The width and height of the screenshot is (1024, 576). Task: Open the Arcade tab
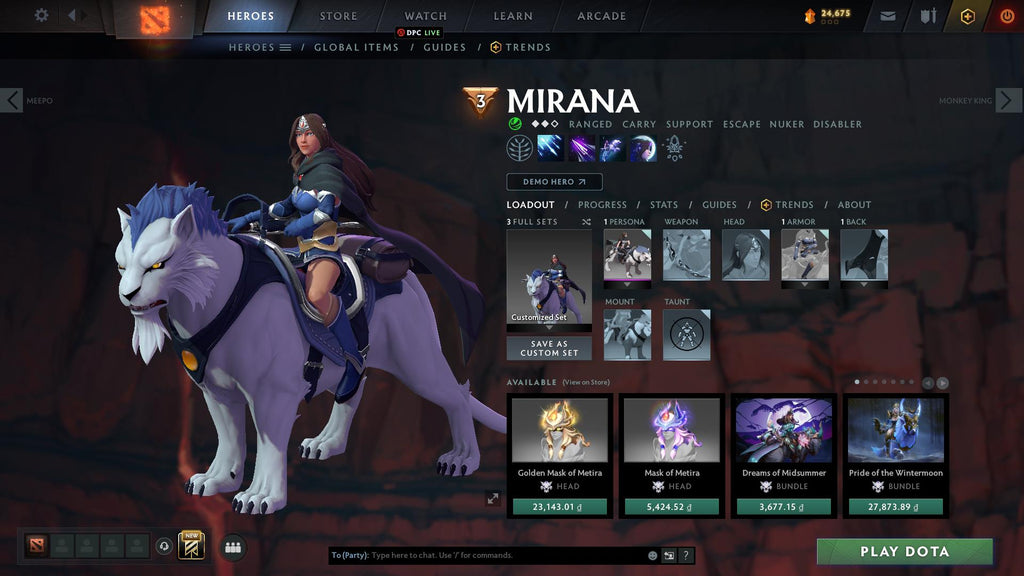click(601, 16)
